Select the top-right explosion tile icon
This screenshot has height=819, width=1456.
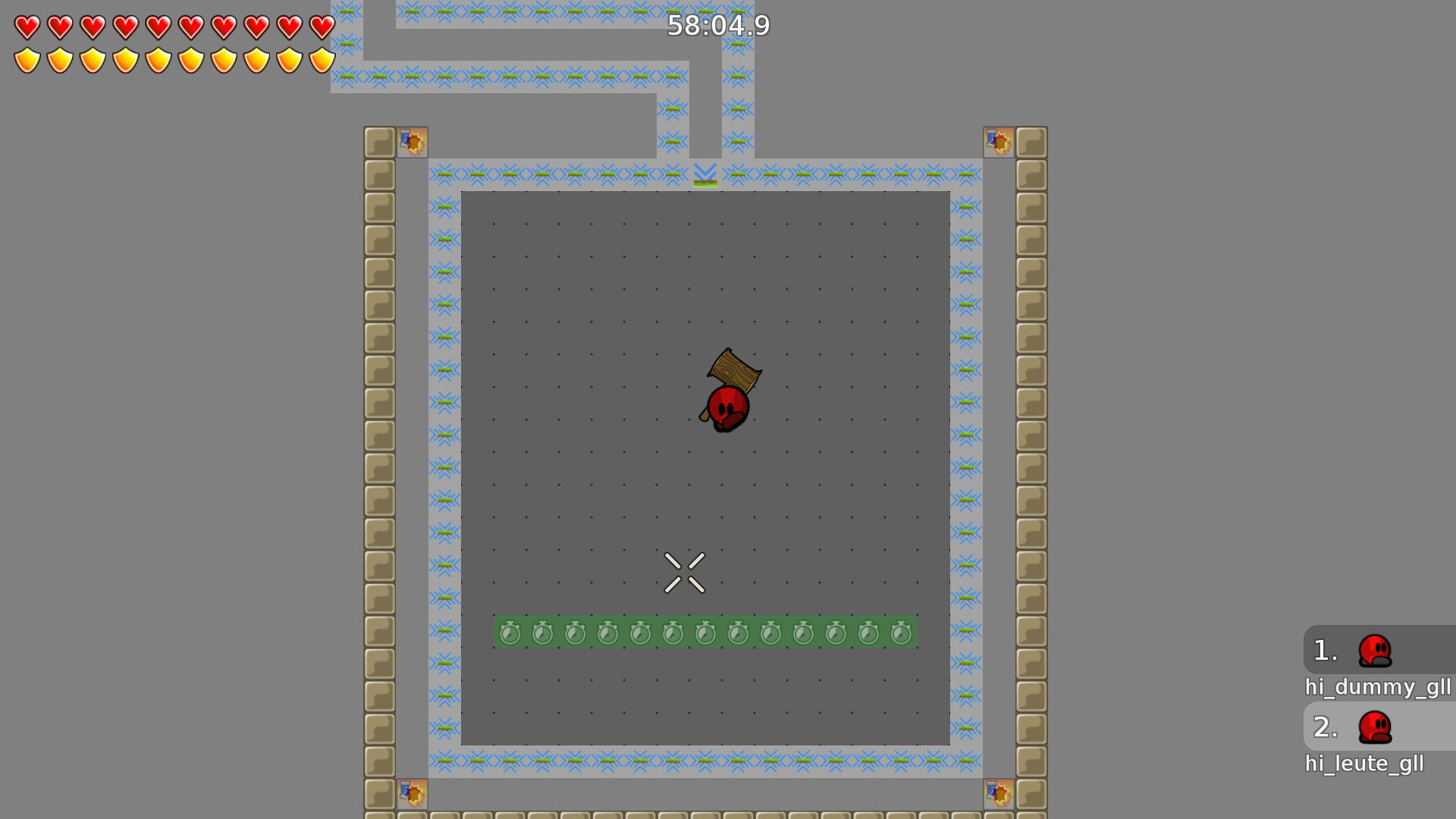pos(999,140)
